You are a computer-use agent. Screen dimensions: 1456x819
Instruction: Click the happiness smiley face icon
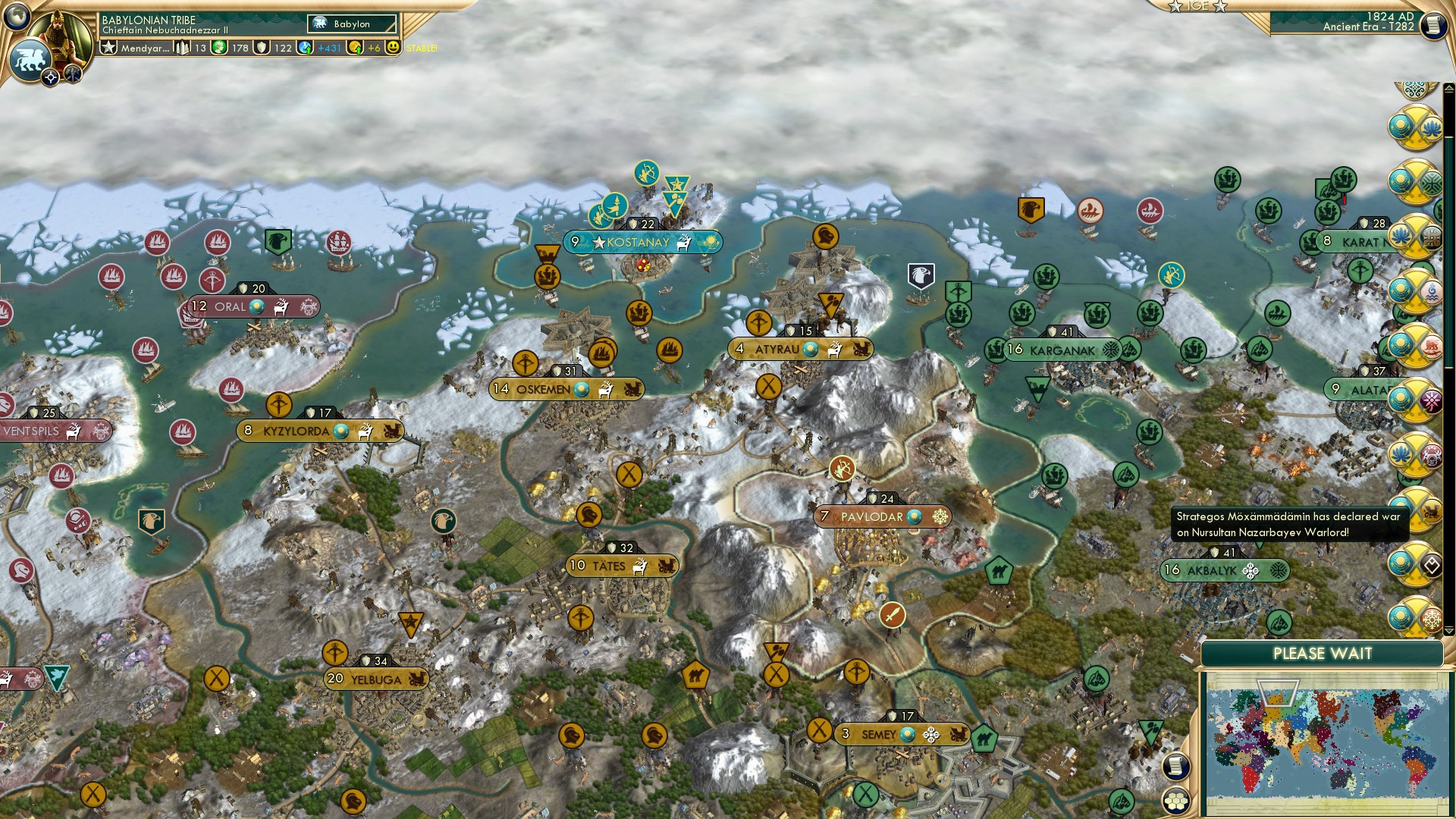393,48
